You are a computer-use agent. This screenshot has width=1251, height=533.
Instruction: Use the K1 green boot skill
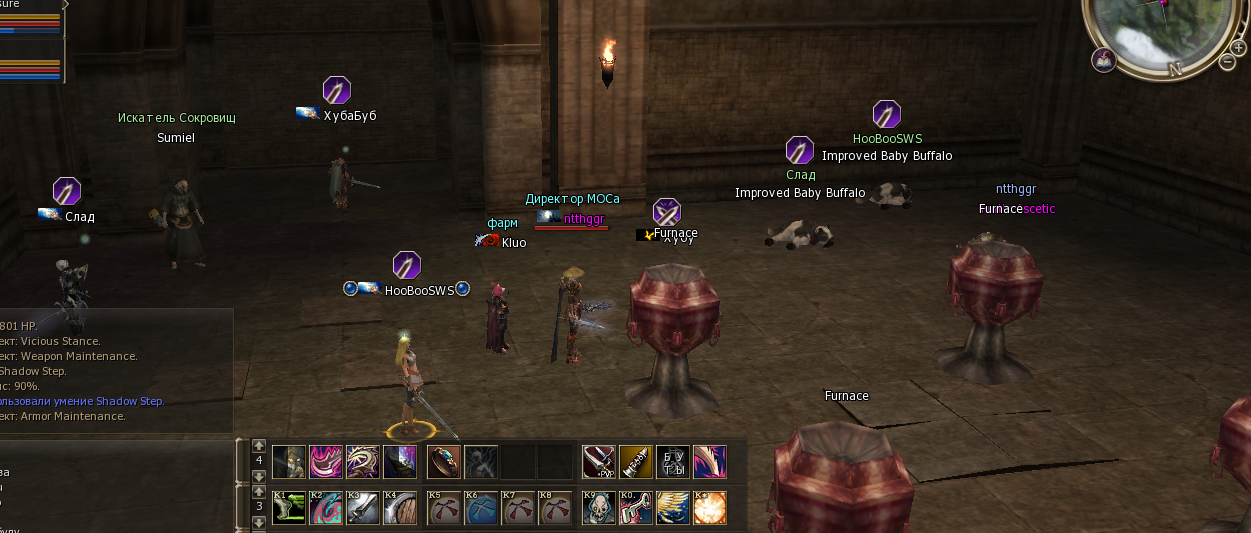288,507
